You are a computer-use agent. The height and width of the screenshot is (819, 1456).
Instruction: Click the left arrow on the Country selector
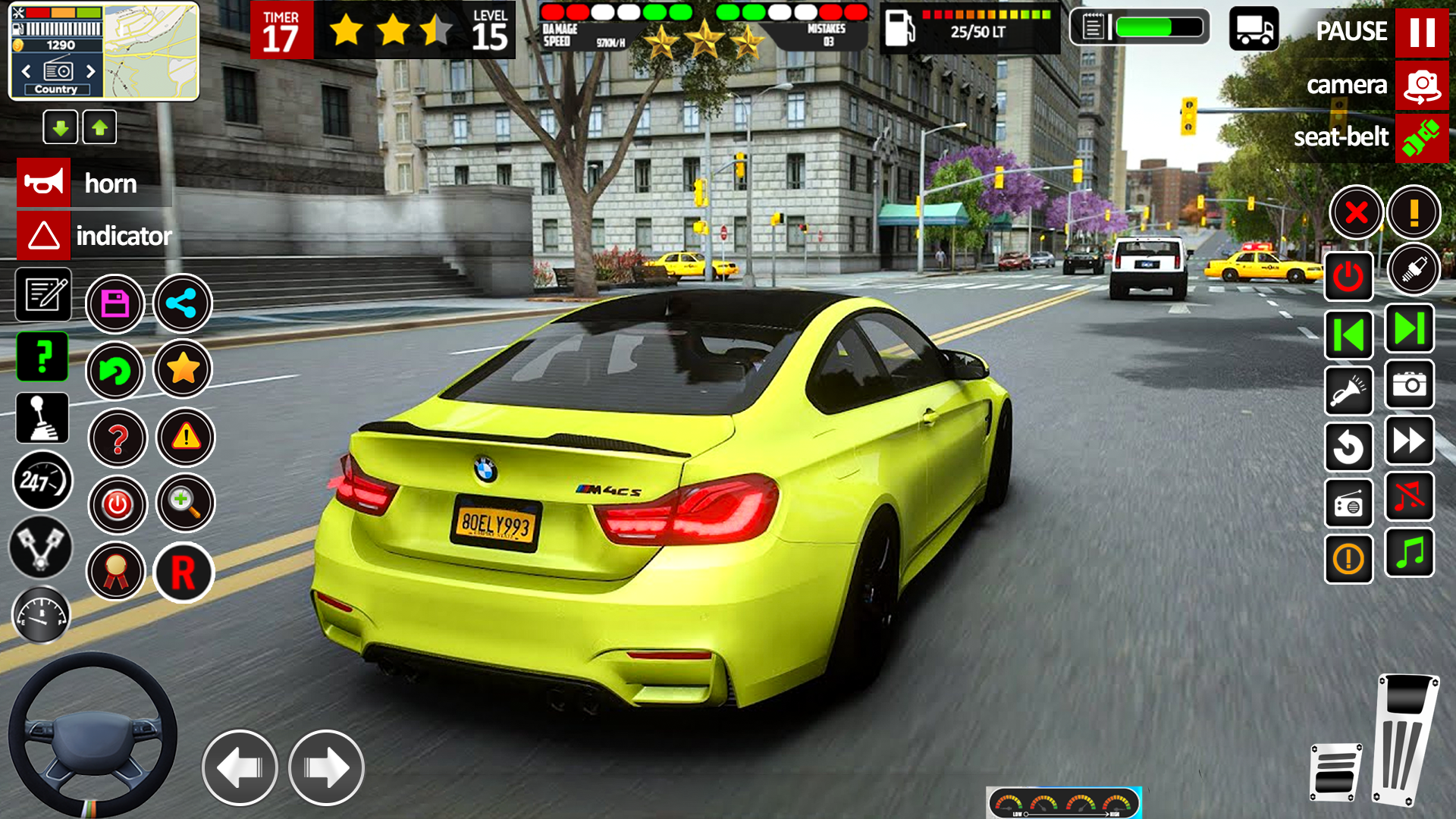coord(27,71)
